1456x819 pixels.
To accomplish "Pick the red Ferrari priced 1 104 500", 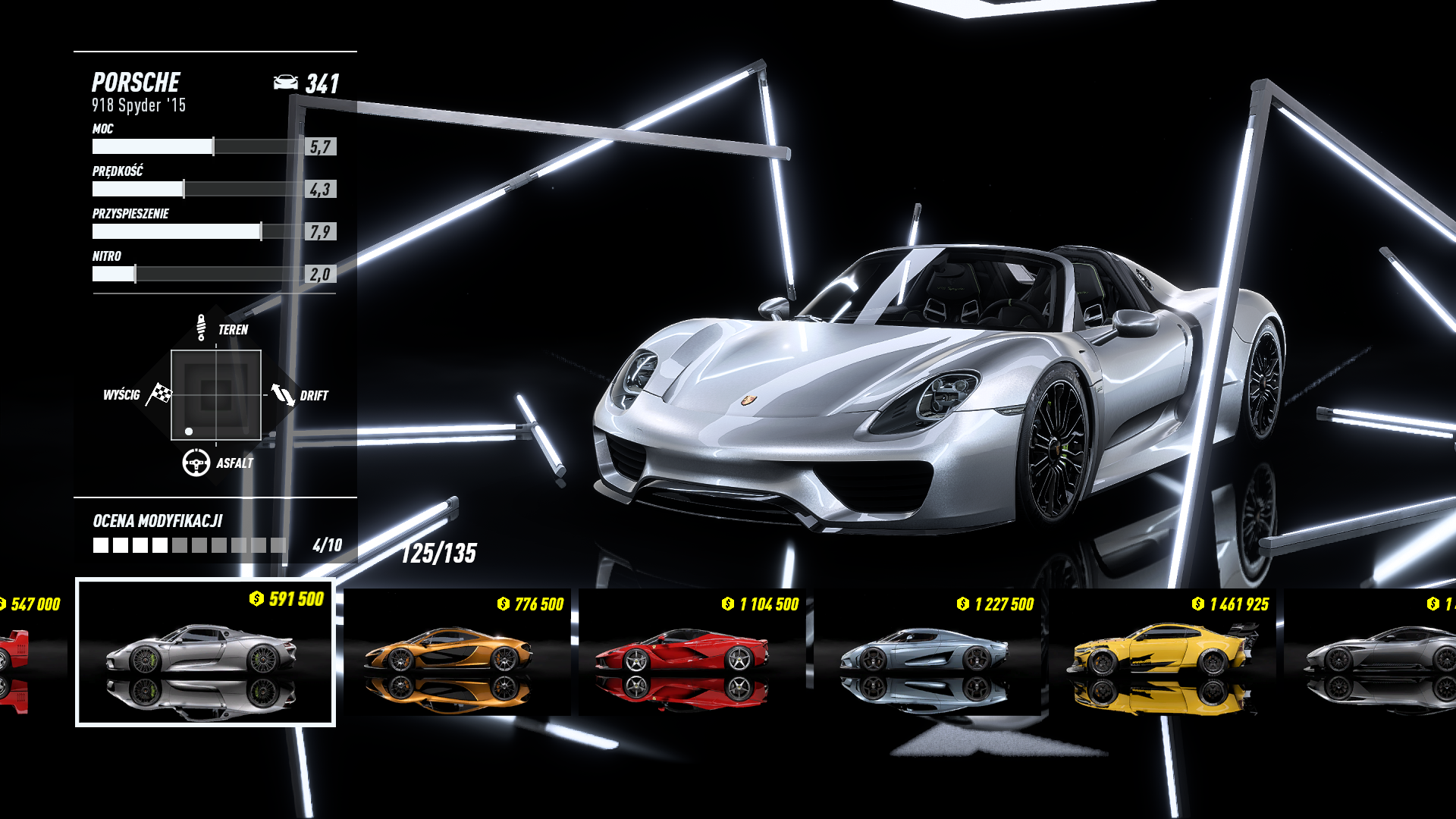I will click(x=692, y=652).
